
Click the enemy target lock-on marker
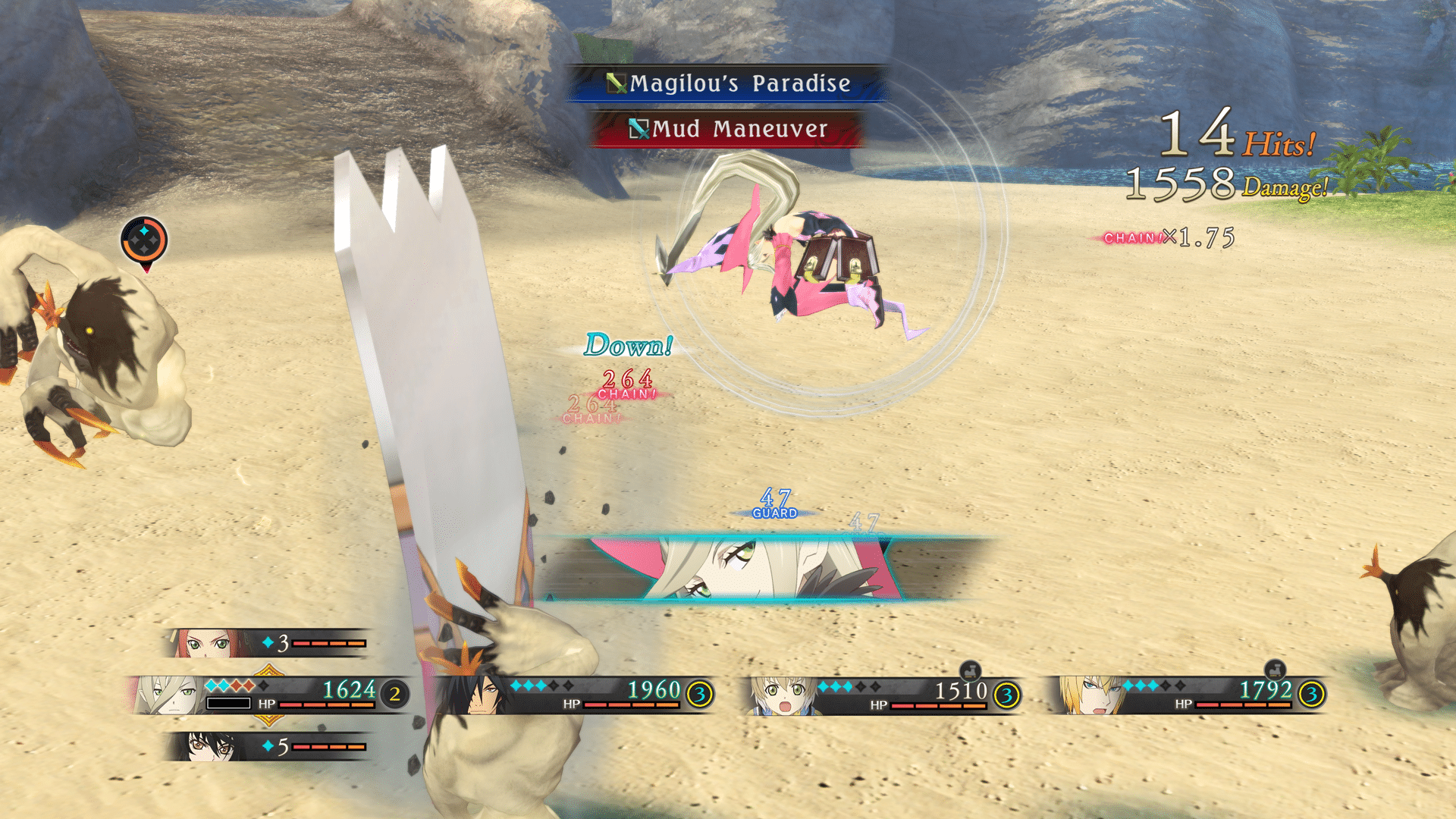(x=144, y=241)
